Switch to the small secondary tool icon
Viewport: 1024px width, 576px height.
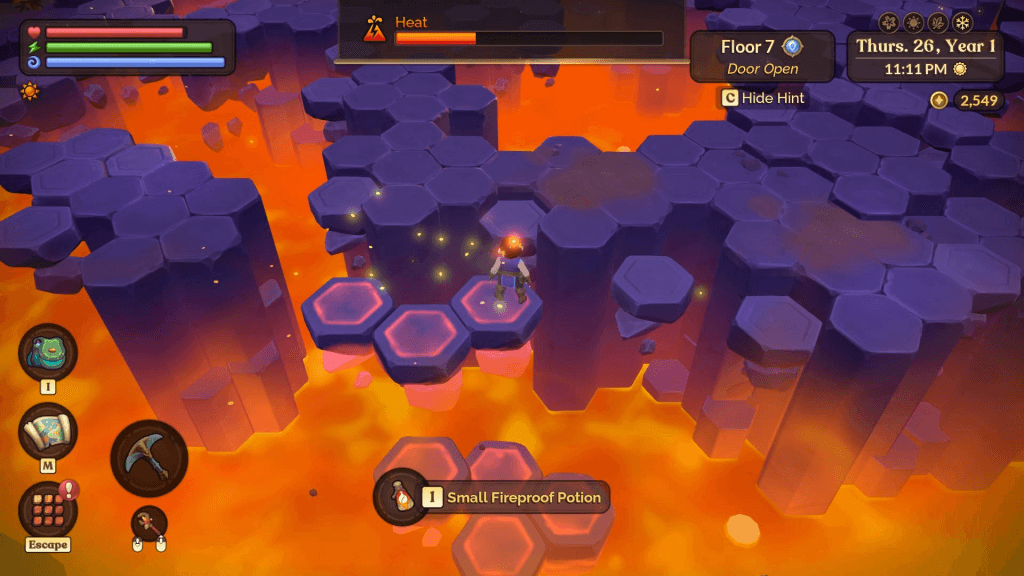coord(149,523)
